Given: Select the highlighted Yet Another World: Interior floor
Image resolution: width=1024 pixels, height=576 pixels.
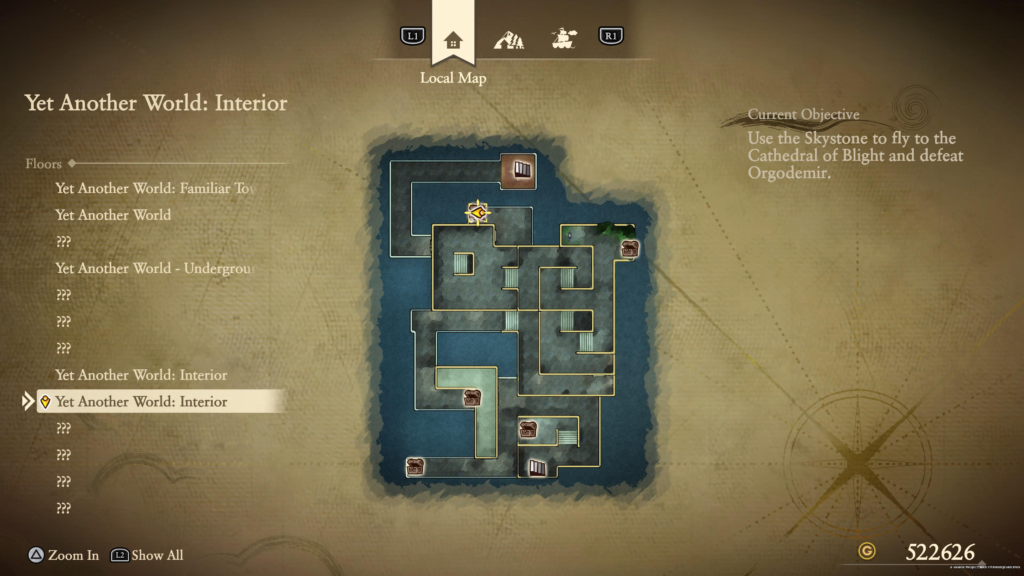Looking at the screenshot, I should pos(141,402).
